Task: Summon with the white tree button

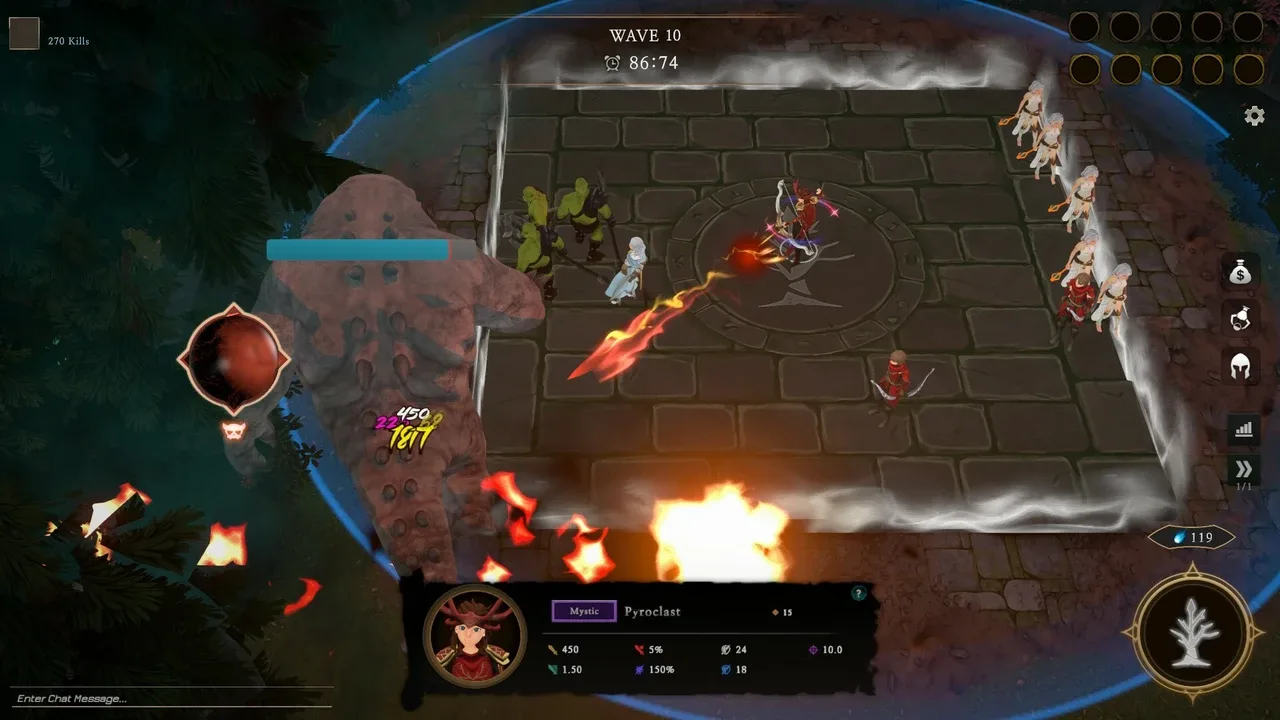Action: click(x=1192, y=631)
